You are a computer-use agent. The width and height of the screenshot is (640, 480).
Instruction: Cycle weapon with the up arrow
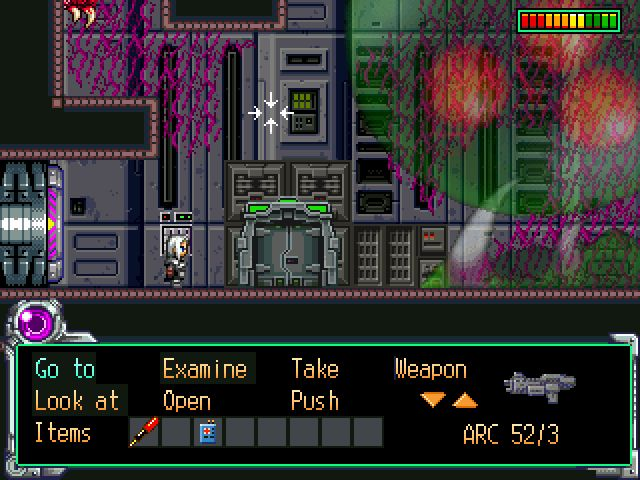point(465,400)
